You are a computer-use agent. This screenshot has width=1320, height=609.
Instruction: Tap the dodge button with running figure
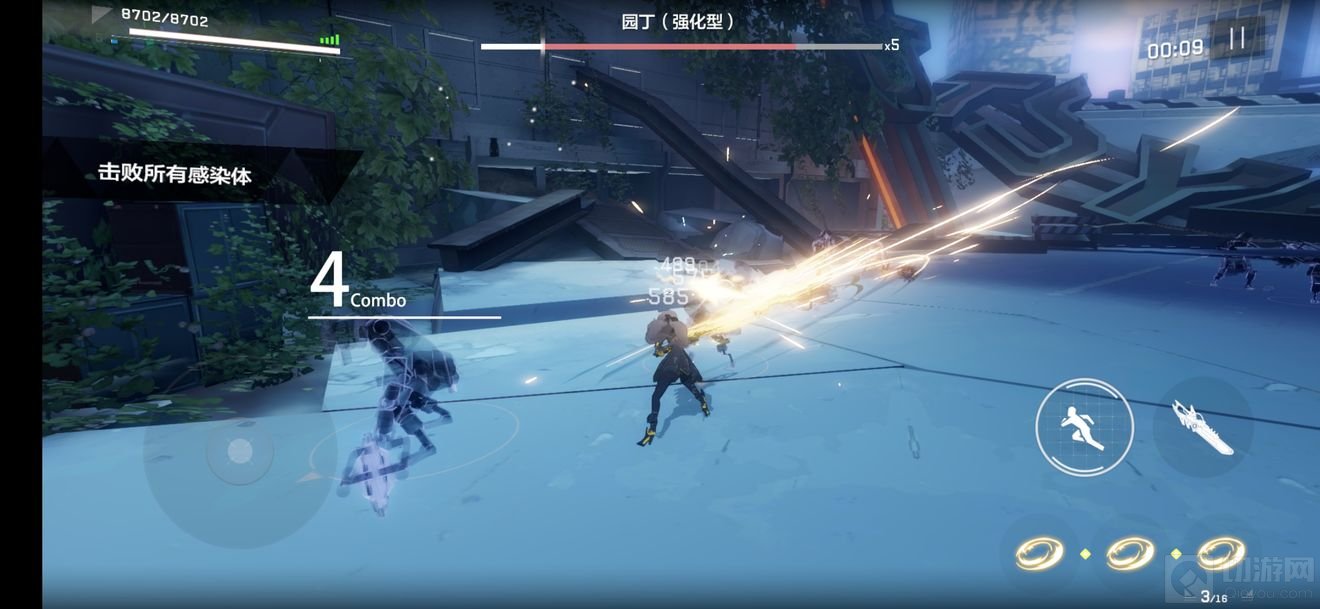(1084, 427)
